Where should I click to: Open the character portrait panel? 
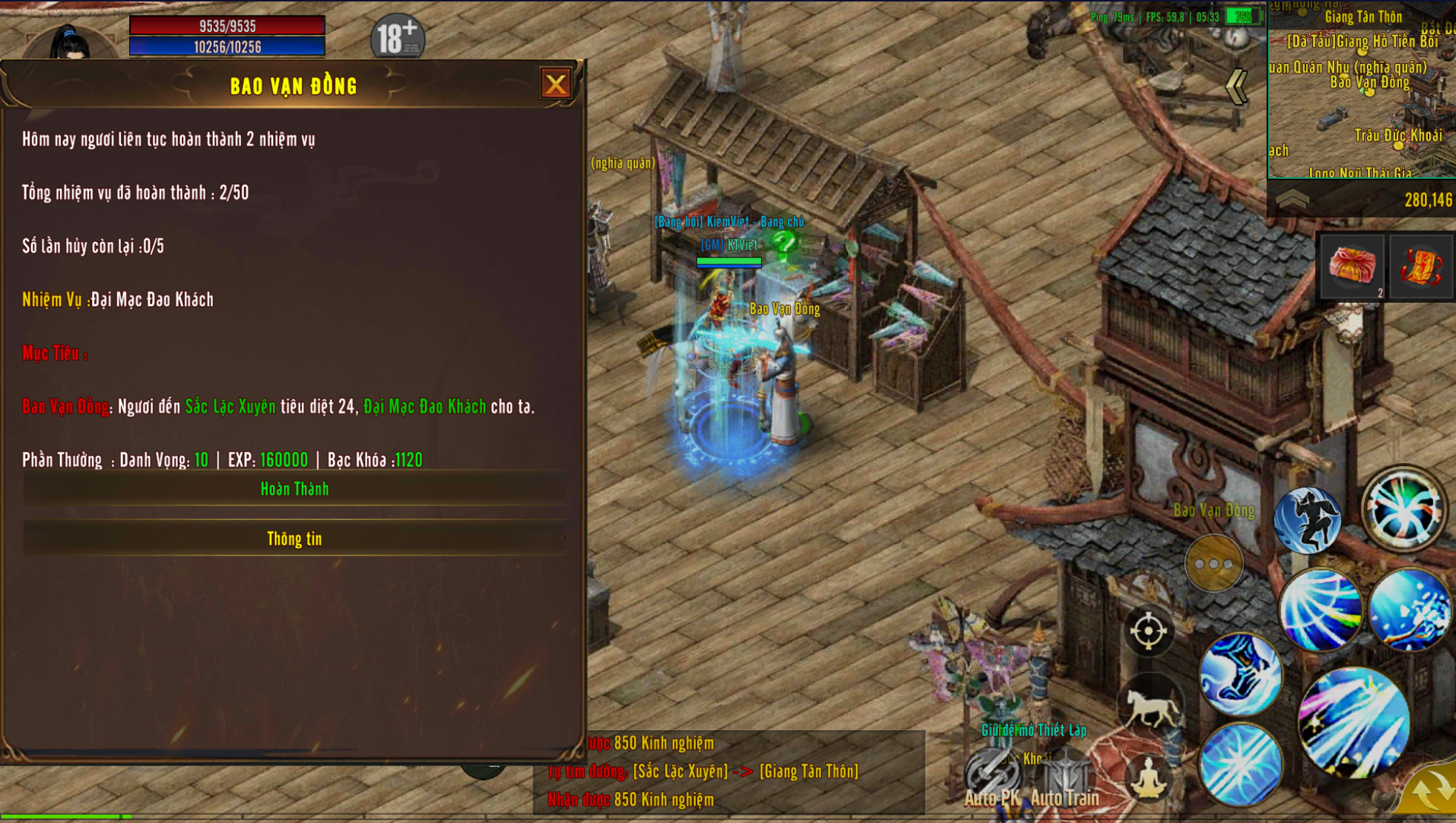70,42
